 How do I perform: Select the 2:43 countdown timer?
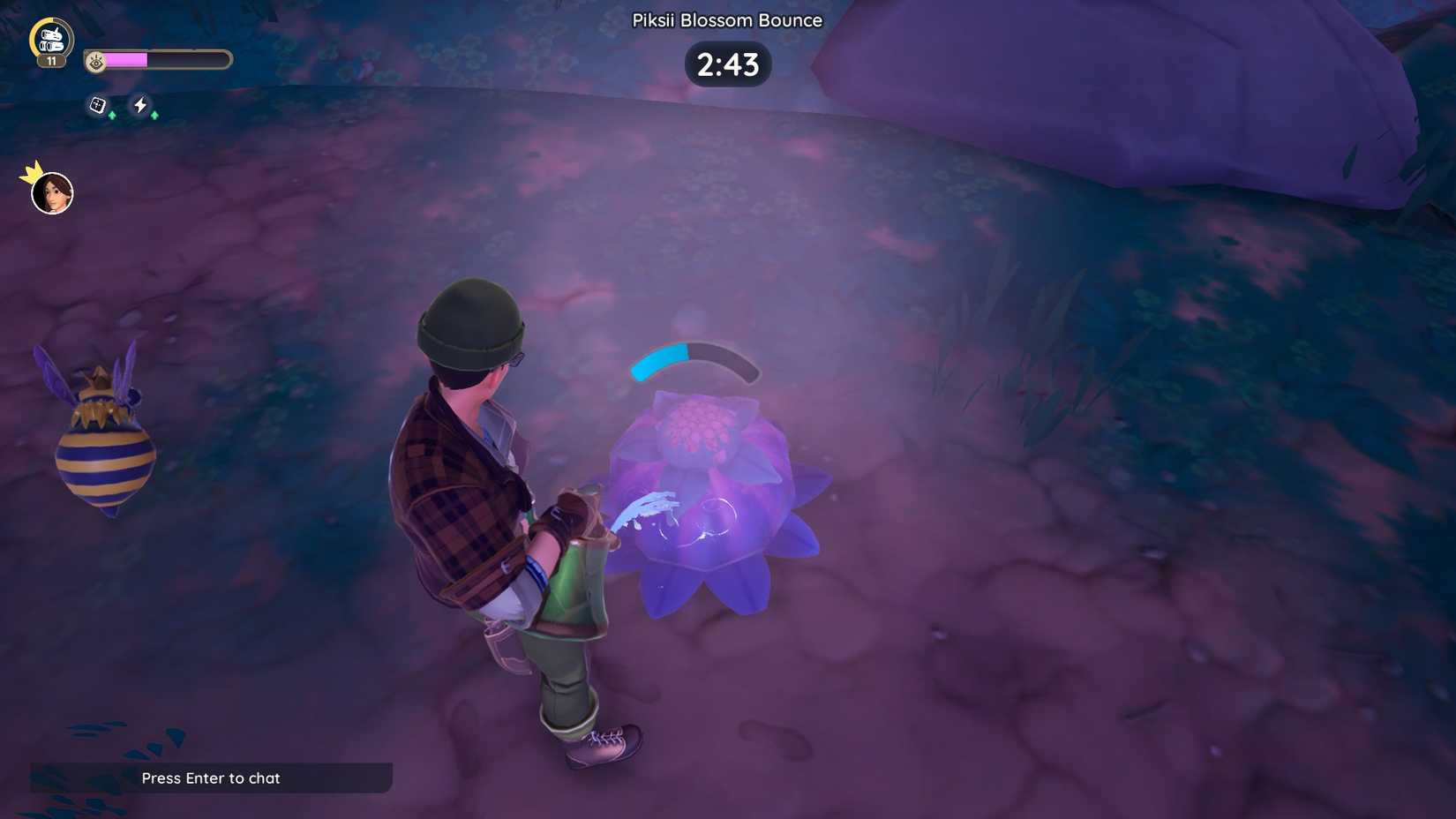pyautogui.click(x=727, y=64)
